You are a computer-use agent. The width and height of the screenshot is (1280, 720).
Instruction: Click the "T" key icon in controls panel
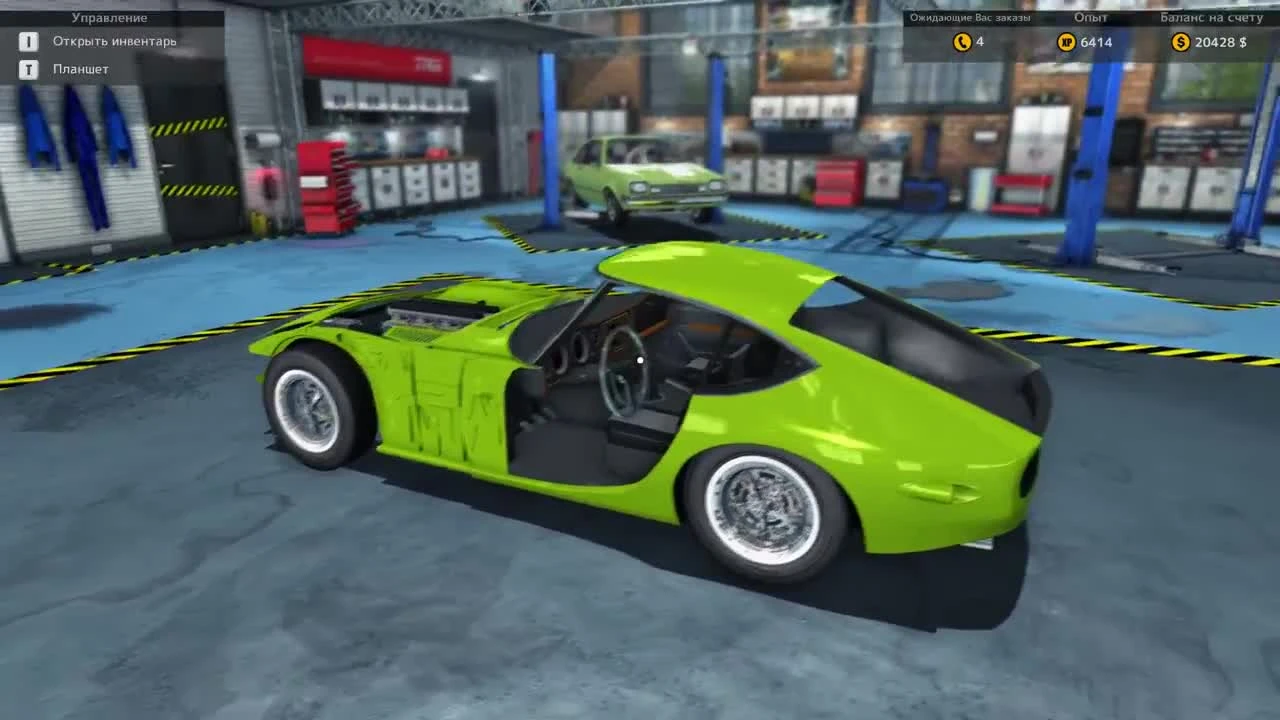(x=28, y=69)
